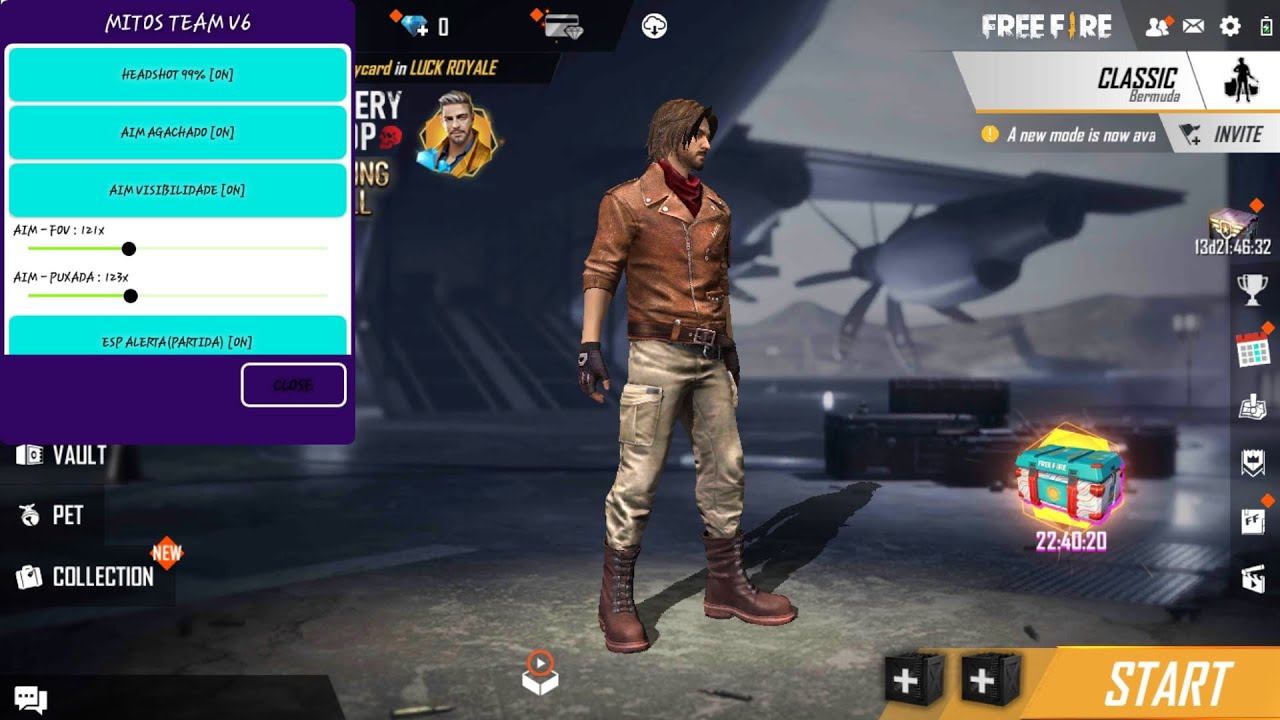Click the CLOSE button on MITOS TEAM panel

click(293, 384)
